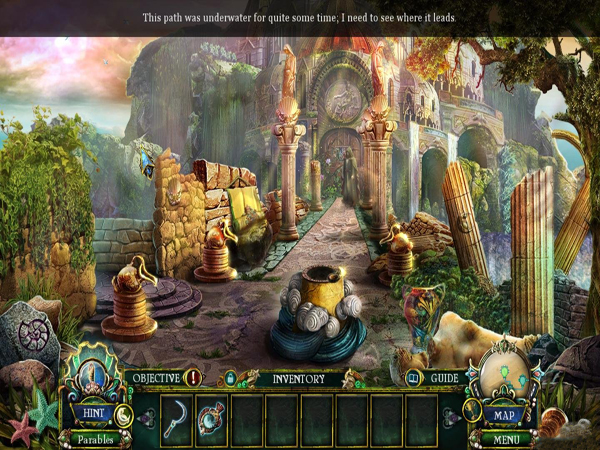Open the strategy Guide
Viewport: 600px width, 450px height.
pyautogui.click(x=443, y=378)
